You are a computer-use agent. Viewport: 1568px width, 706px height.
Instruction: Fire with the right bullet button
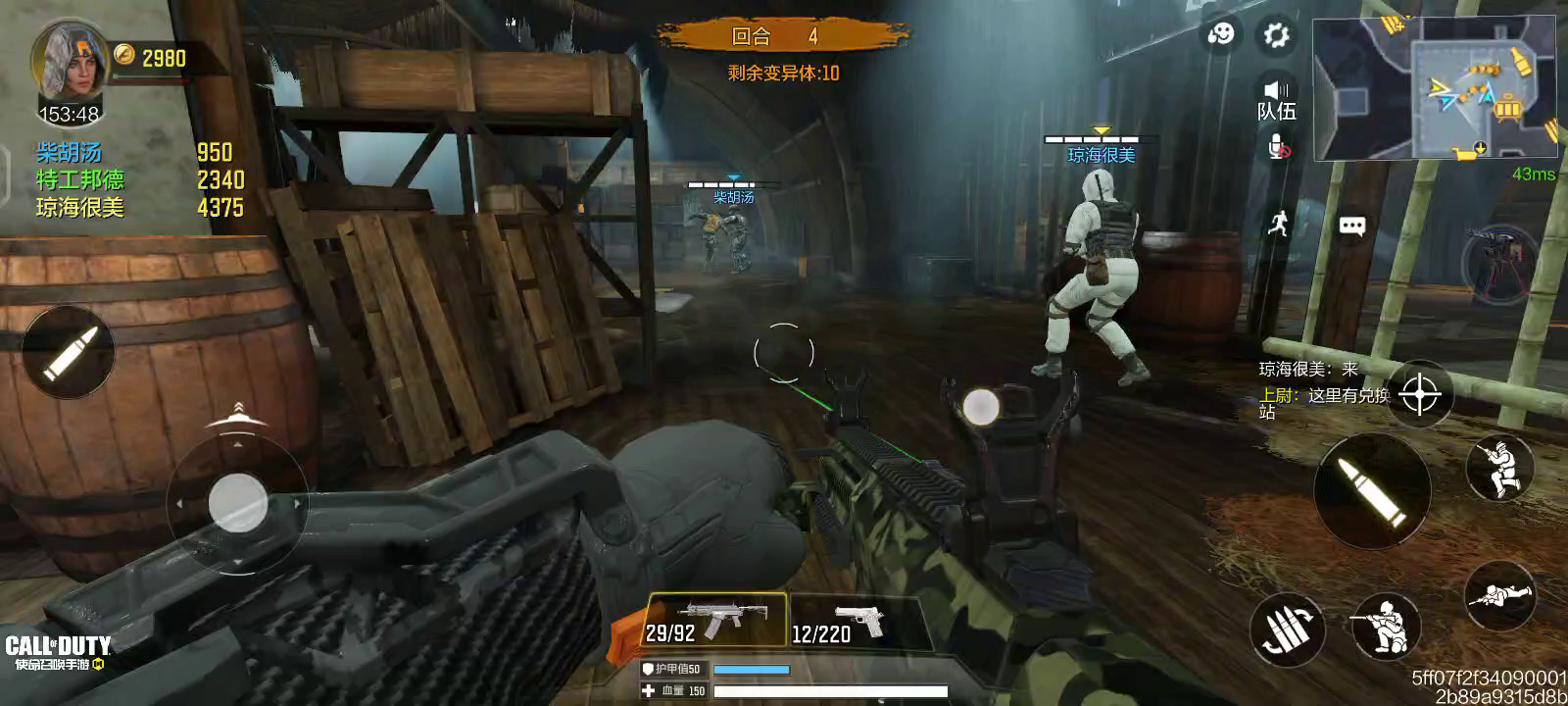pyautogui.click(x=1372, y=490)
